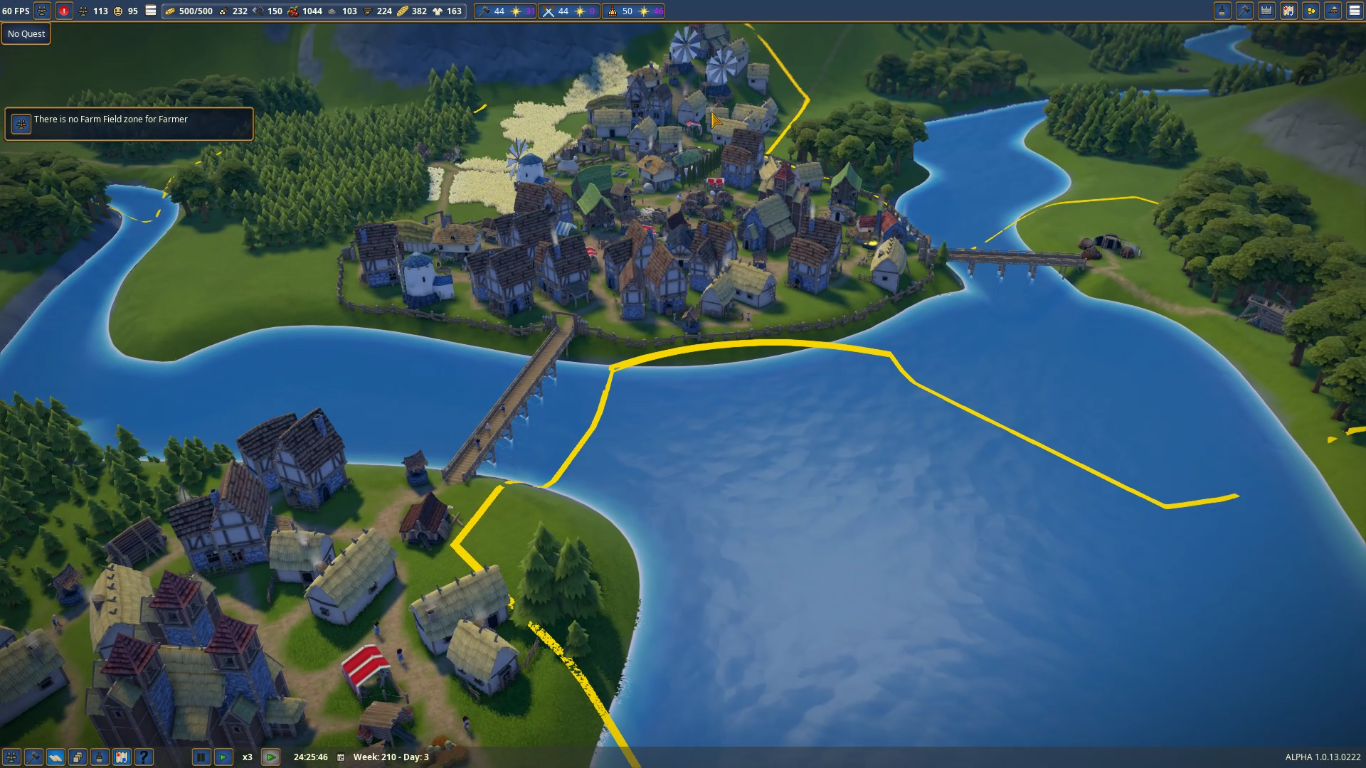Select the hammer tool in bottom toolbar
1366x768 pixels.
coord(33,757)
